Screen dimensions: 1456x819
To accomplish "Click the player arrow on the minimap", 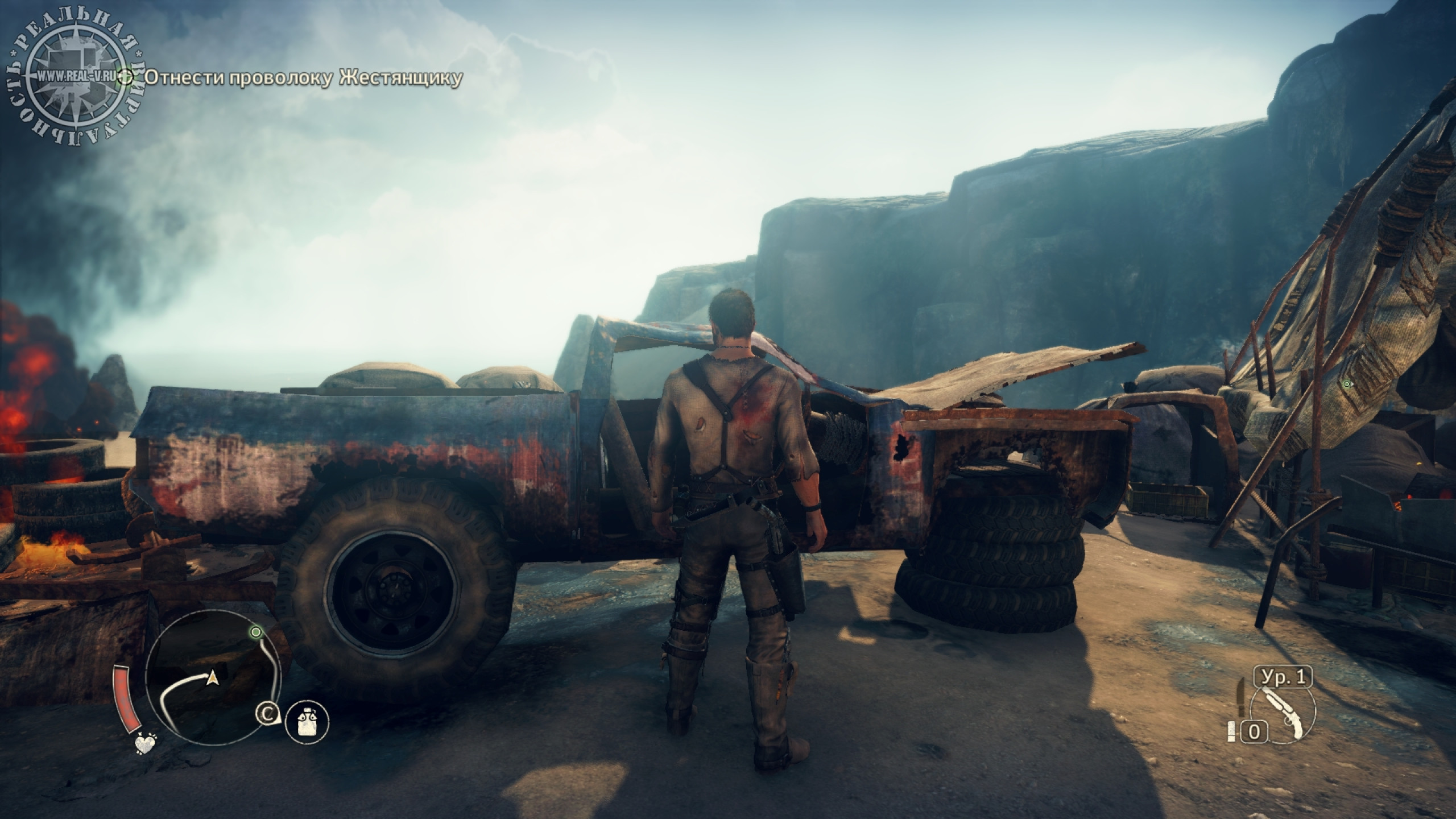I will pos(213,677).
